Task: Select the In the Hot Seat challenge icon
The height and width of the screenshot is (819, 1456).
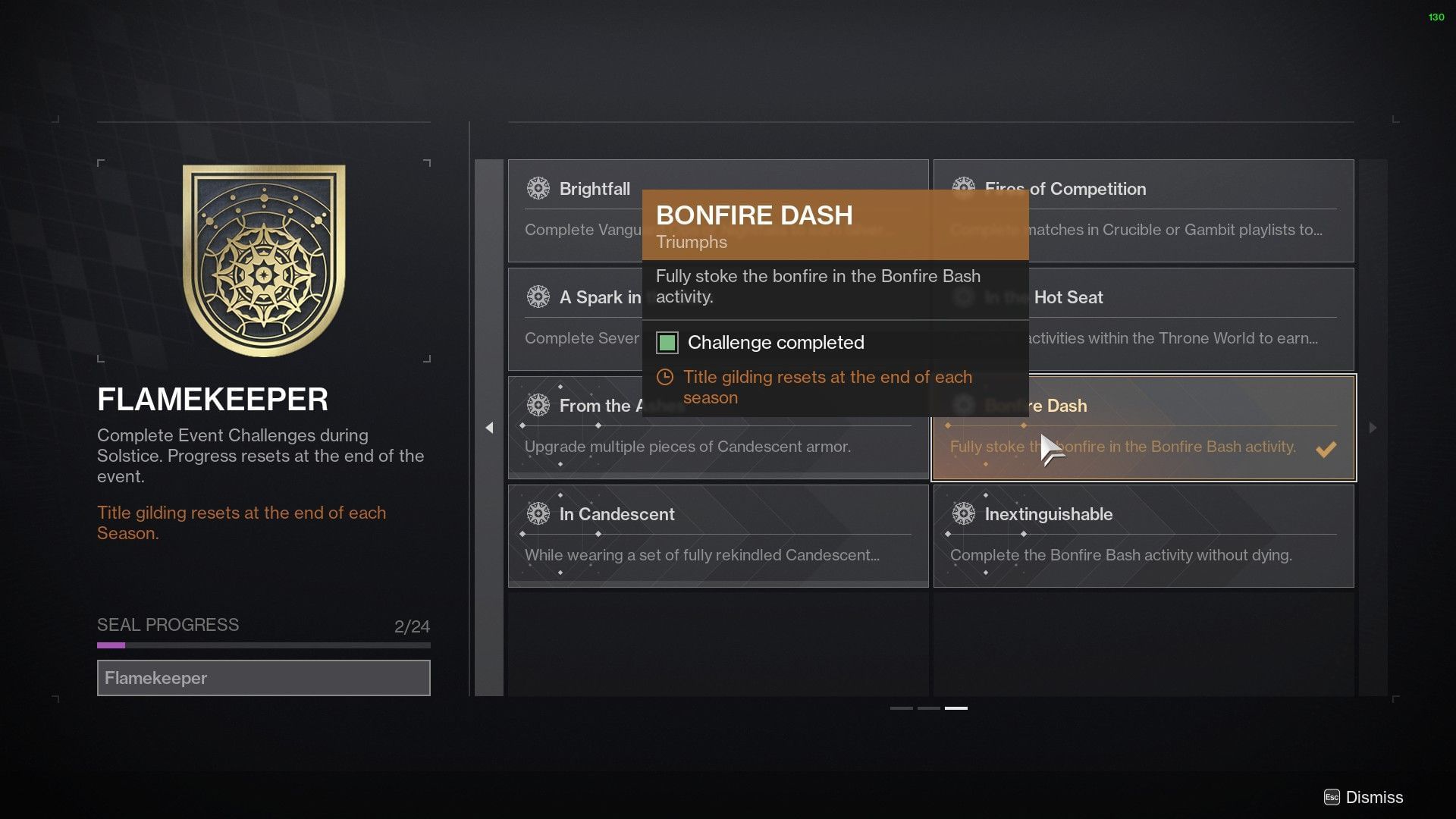Action: [964, 297]
